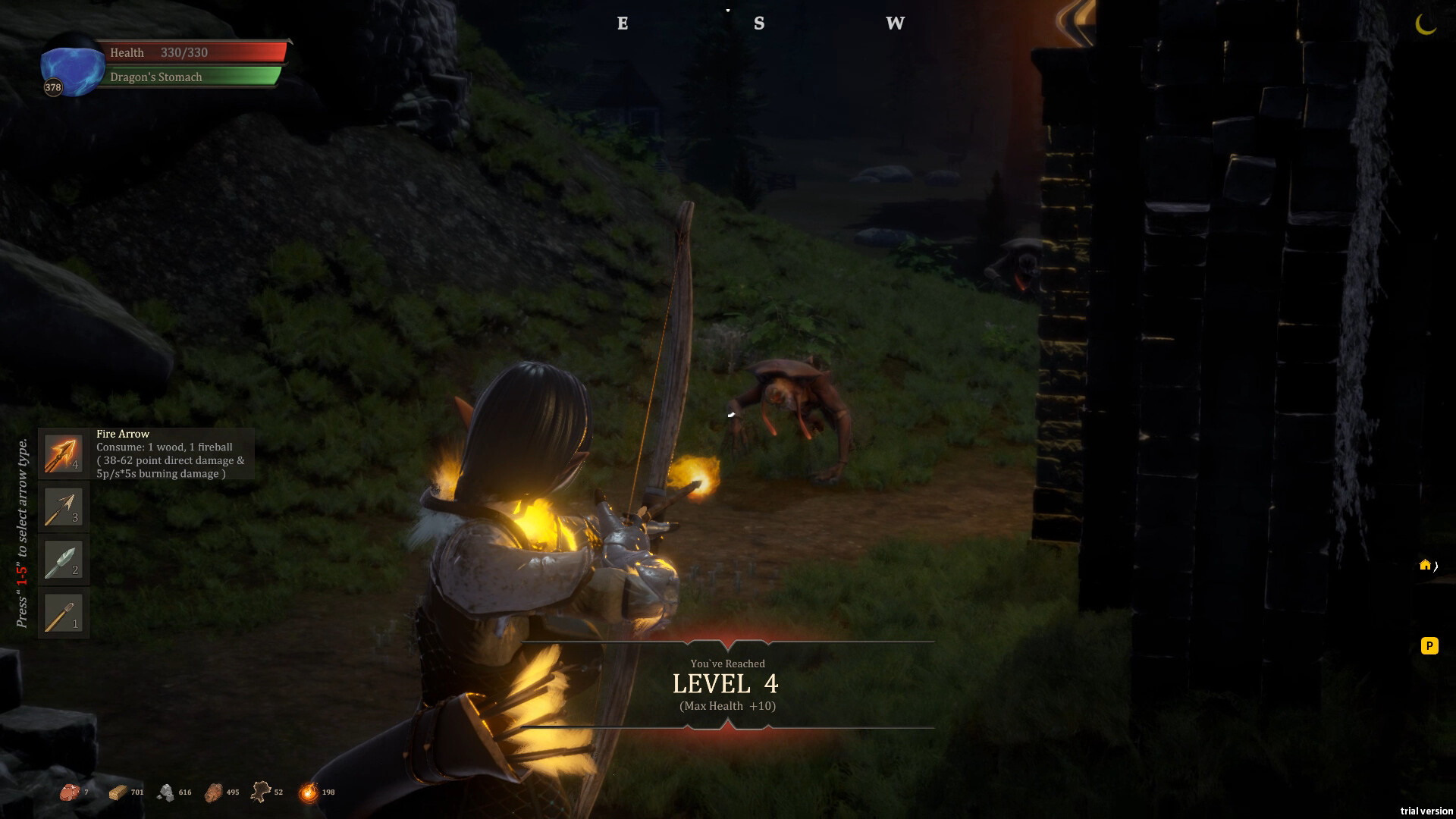The width and height of the screenshot is (1456, 819).
Task: Click the stone resource icon showing 616
Action: [x=167, y=791]
